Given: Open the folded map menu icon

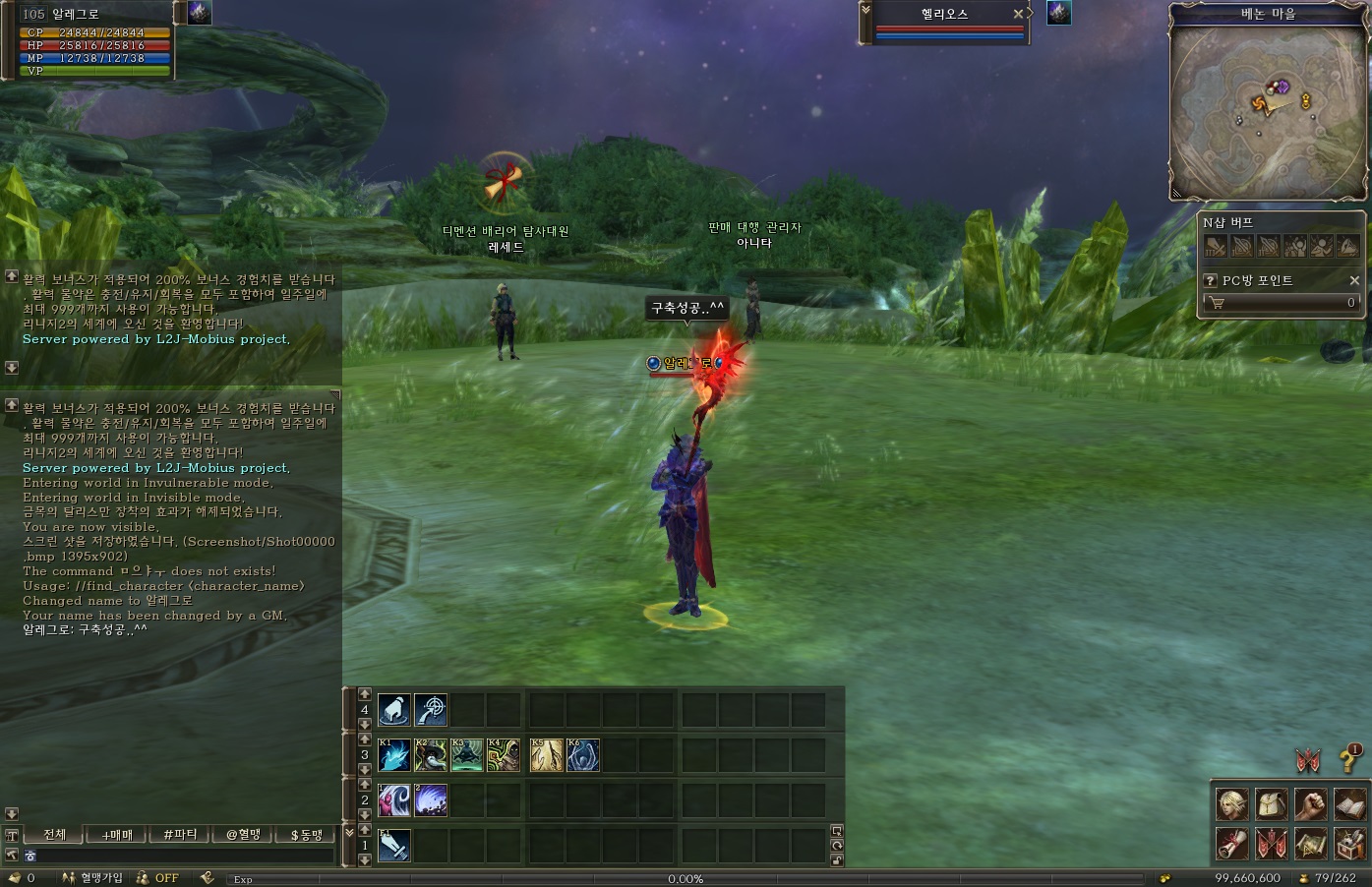Looking at the screenshot, I should pos(1310,843).
